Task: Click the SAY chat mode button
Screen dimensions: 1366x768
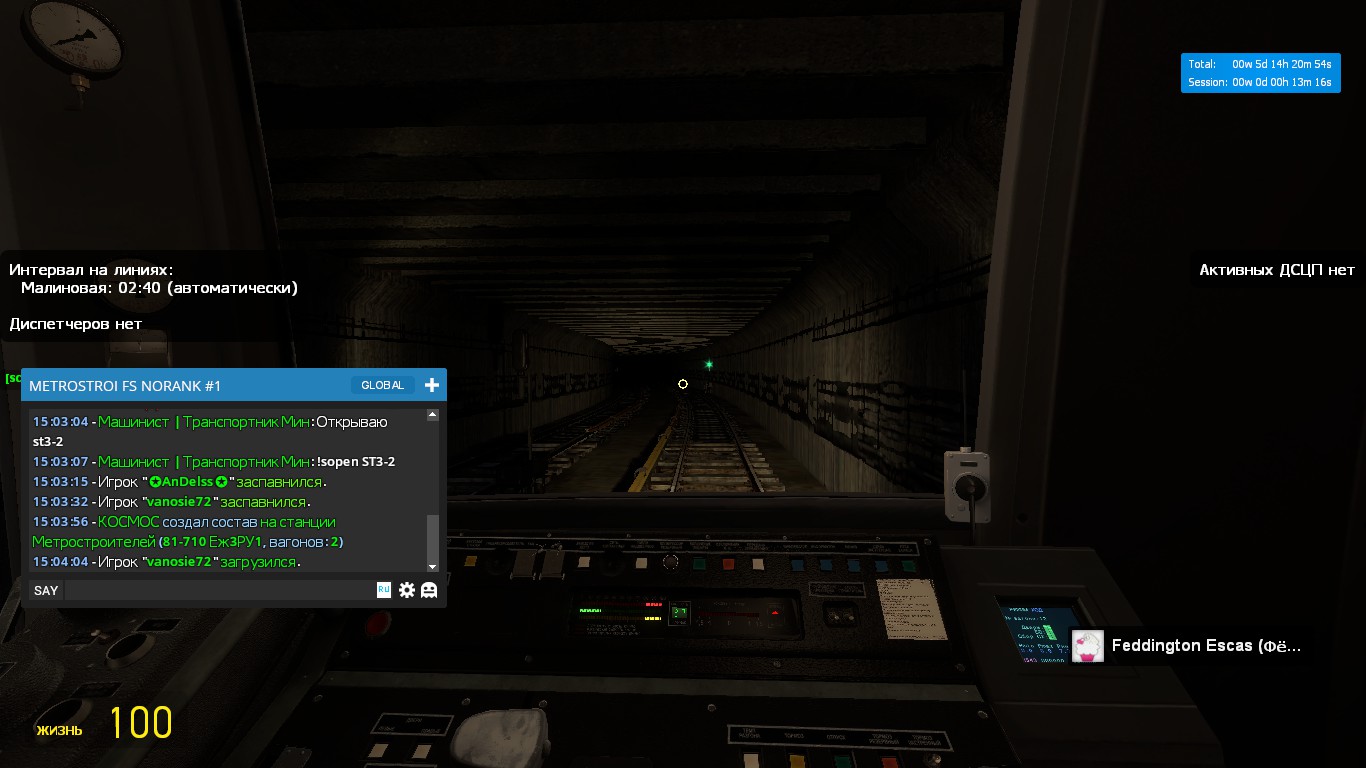Action: tap(46, 590)
